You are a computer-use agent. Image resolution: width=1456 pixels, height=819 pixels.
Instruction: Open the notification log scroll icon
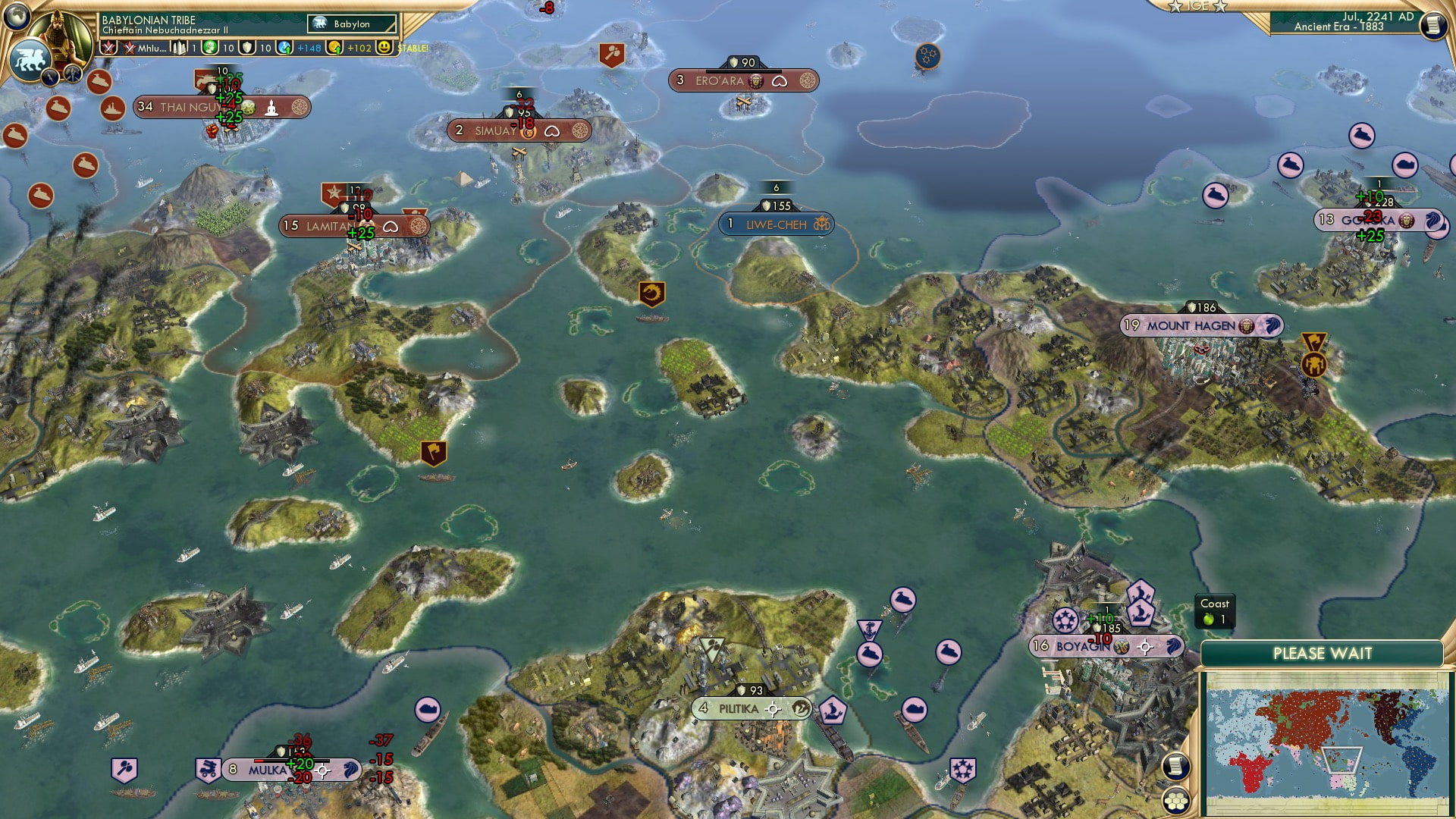(x=1175, y=764)
